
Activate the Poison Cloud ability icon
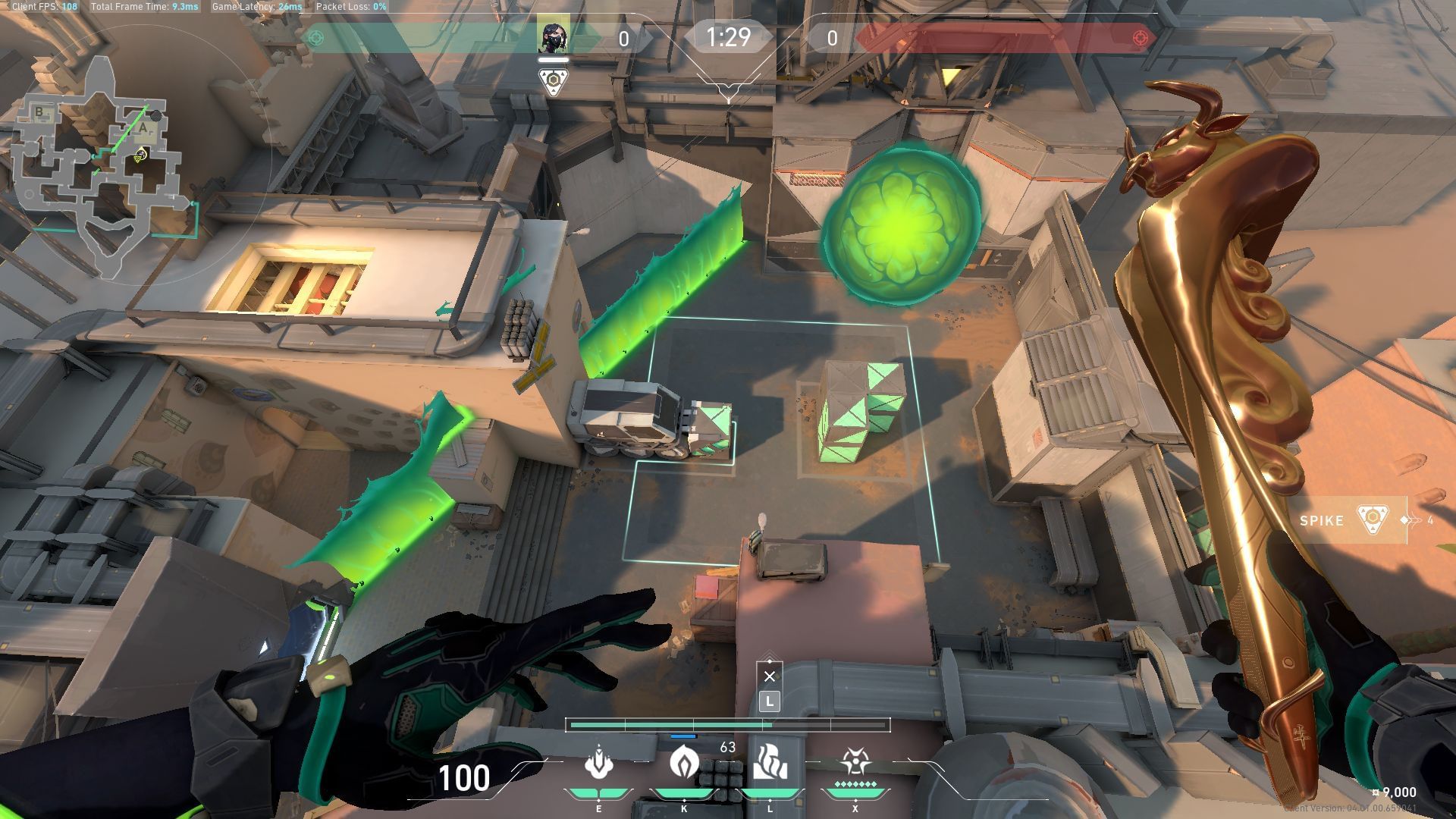(684, 763)
